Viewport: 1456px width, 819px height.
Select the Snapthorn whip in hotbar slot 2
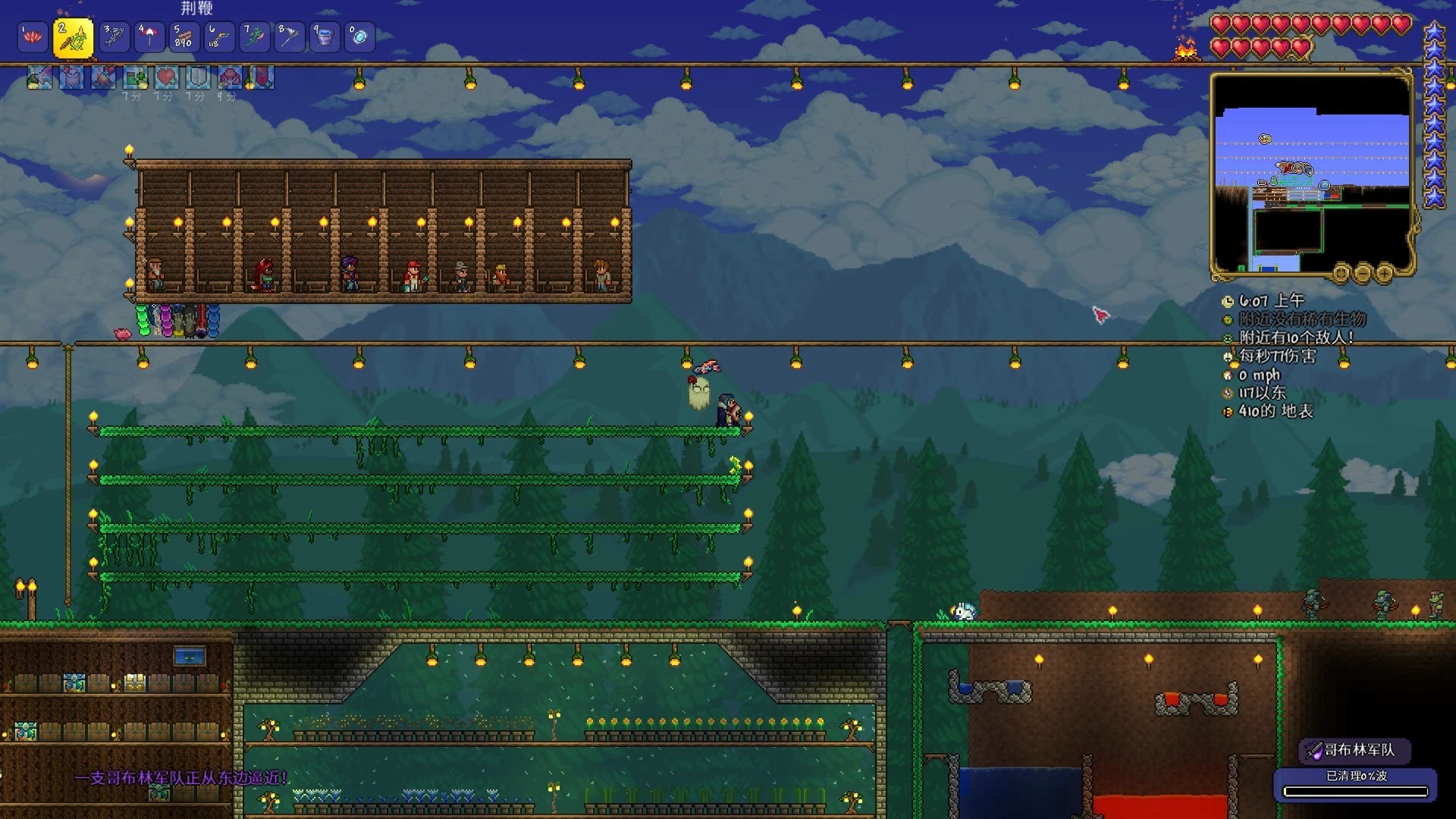coord(74,38)
